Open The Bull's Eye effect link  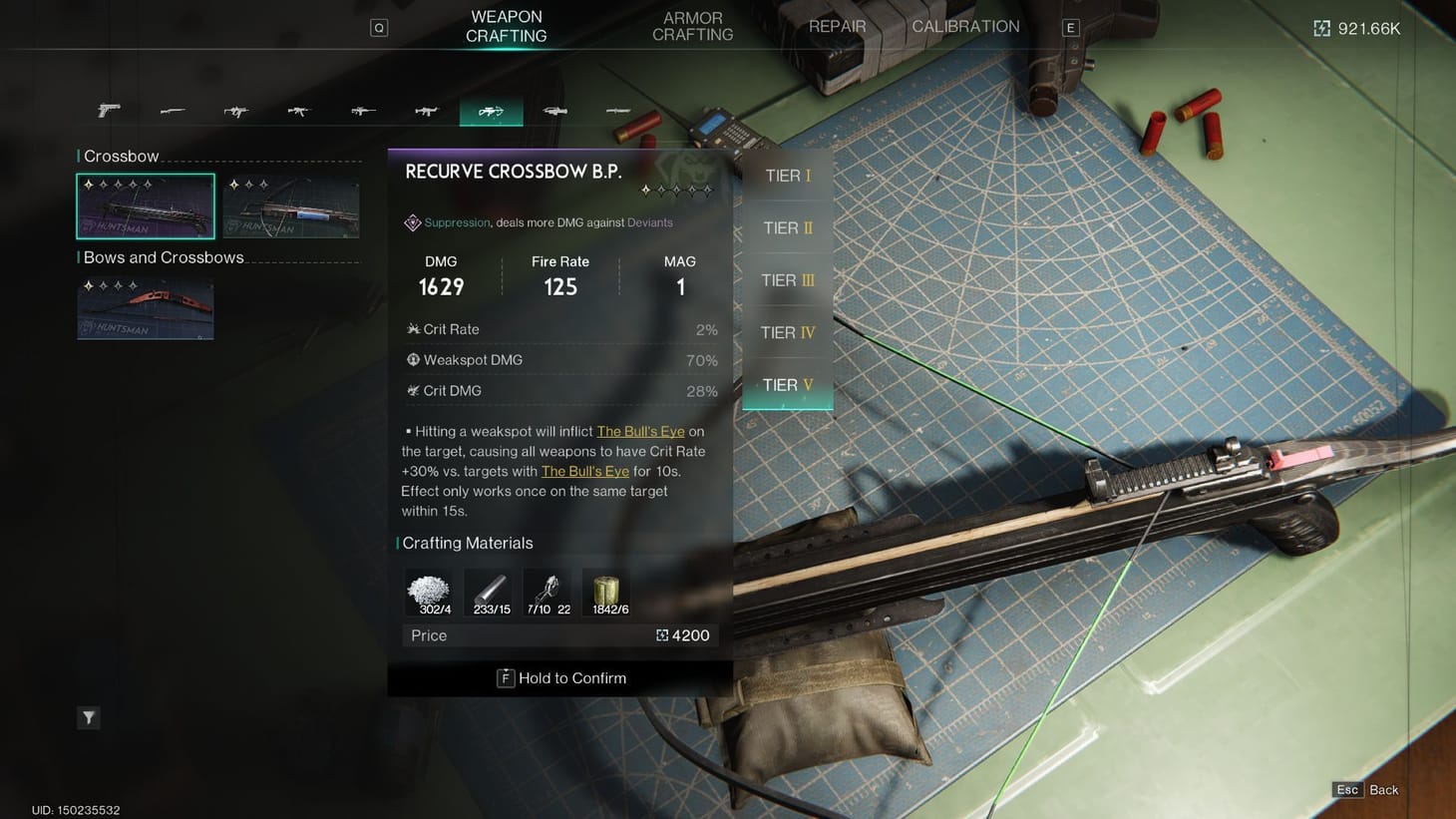[x=640, y=431]
